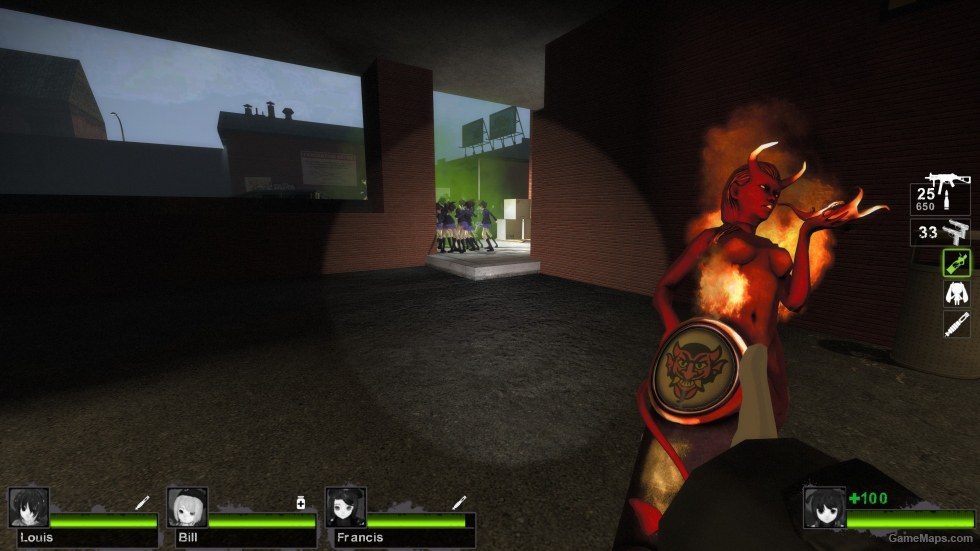Click Louis's adrenaline syringe item icon

click(142, 502)
